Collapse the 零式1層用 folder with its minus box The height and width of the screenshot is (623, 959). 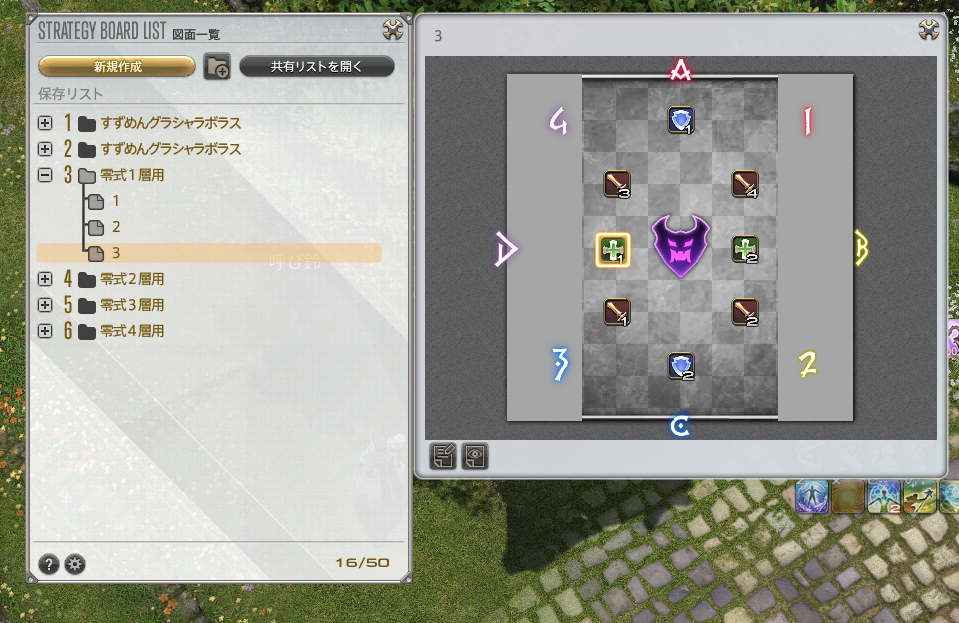44,175
